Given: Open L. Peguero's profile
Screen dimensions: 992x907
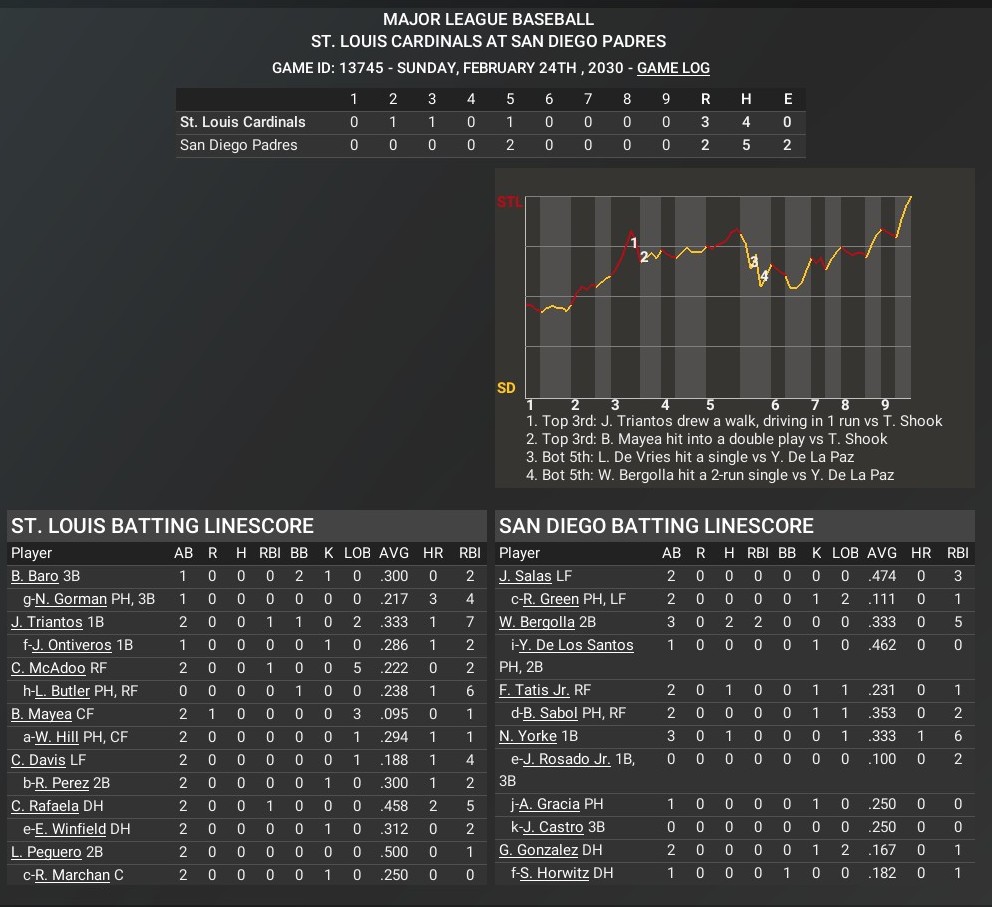Looking at the screenshot, I should point(46,852).
